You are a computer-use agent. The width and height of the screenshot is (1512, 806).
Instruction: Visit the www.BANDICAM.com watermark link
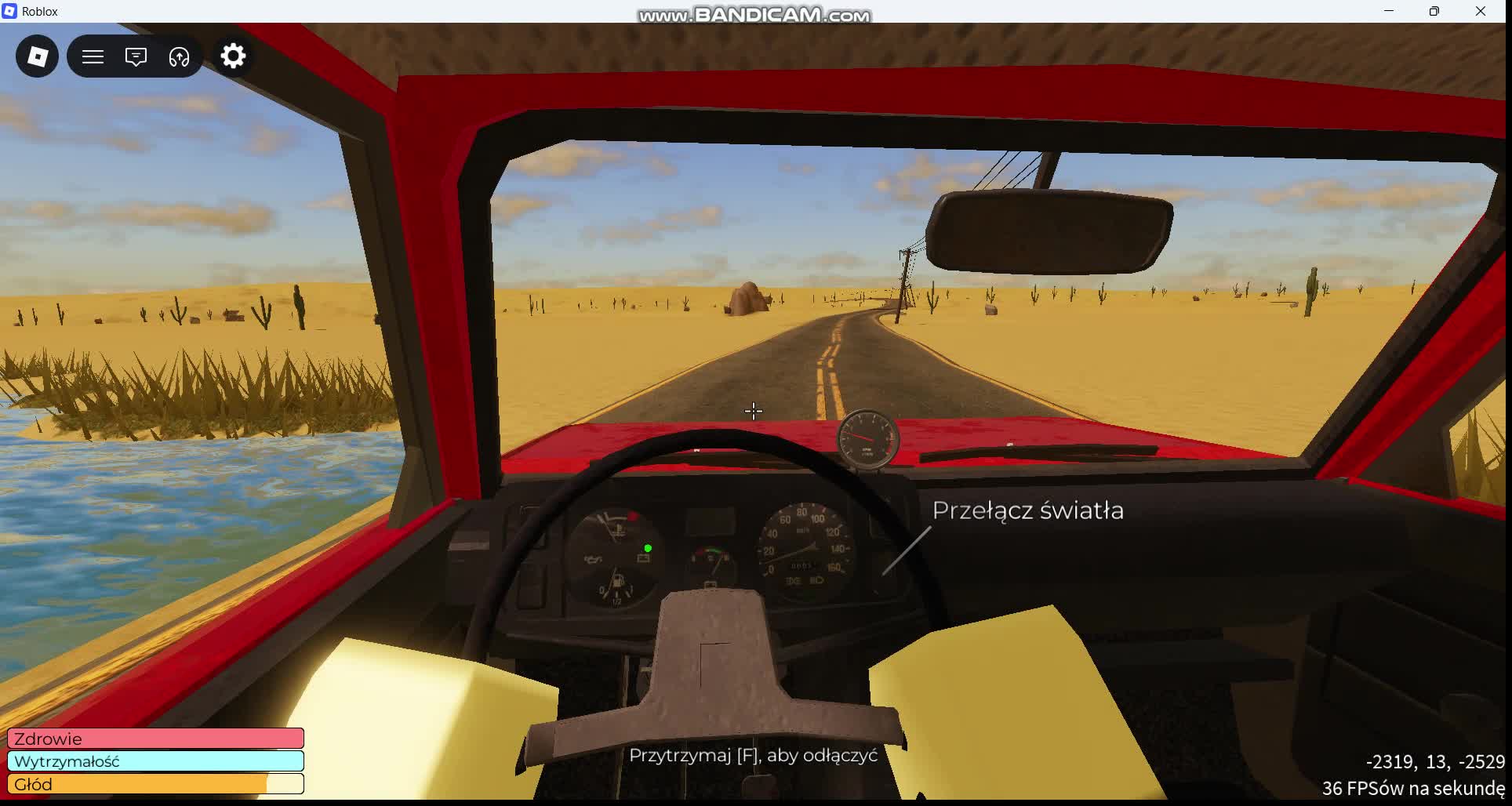(754, 13)
